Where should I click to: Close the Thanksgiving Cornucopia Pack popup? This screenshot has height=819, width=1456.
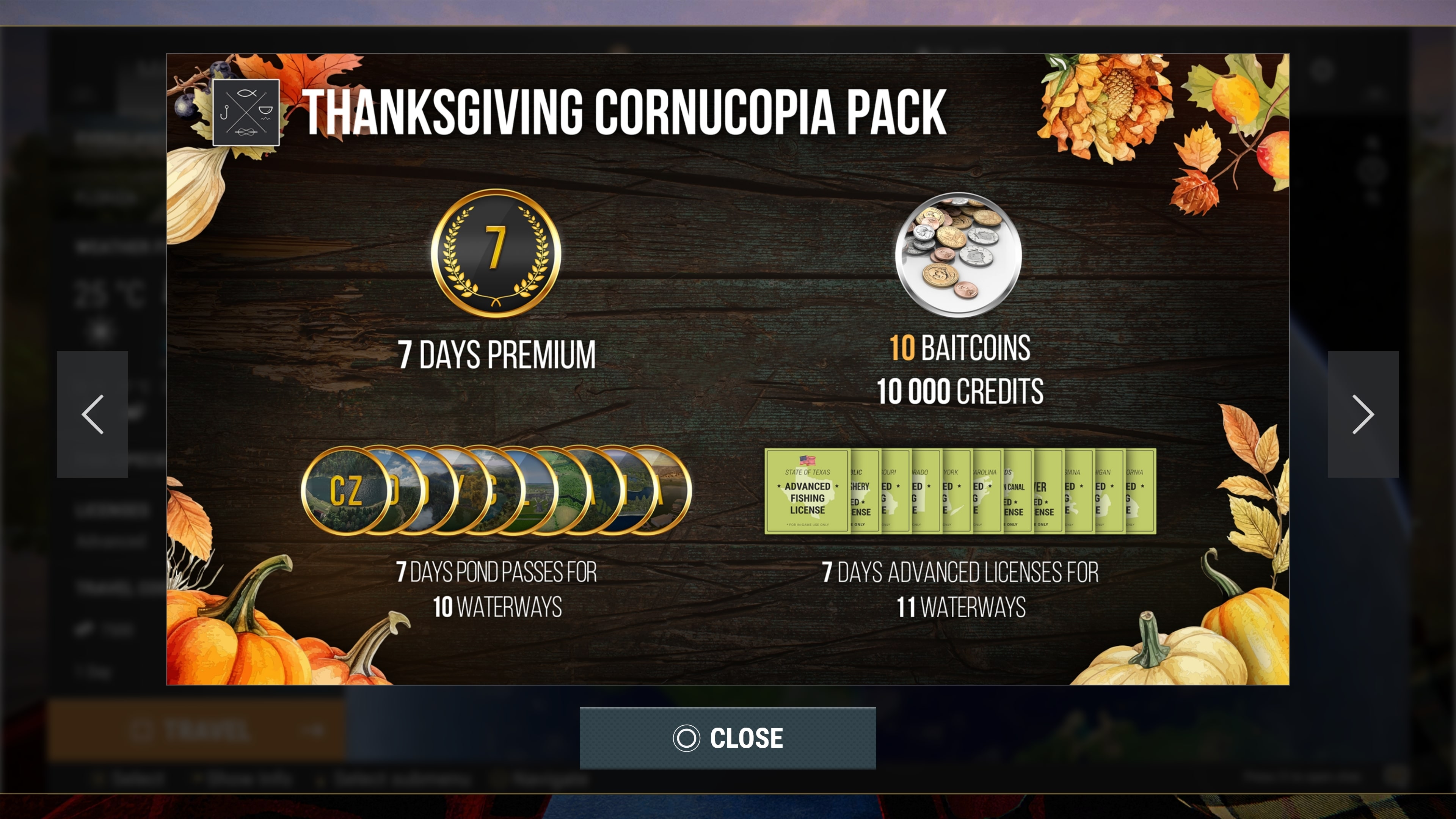[728, 737]
